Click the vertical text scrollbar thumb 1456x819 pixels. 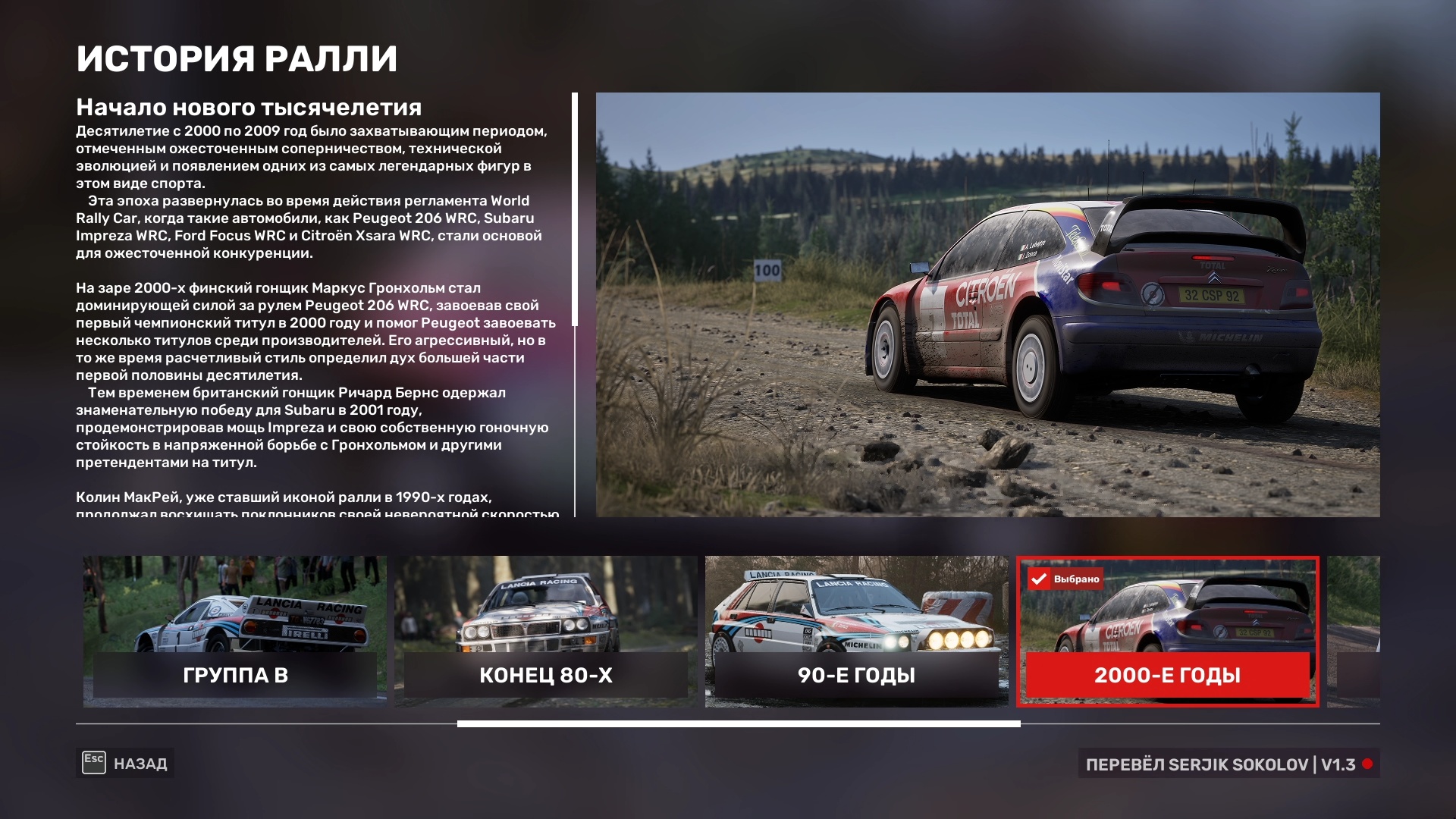point(575,209)
